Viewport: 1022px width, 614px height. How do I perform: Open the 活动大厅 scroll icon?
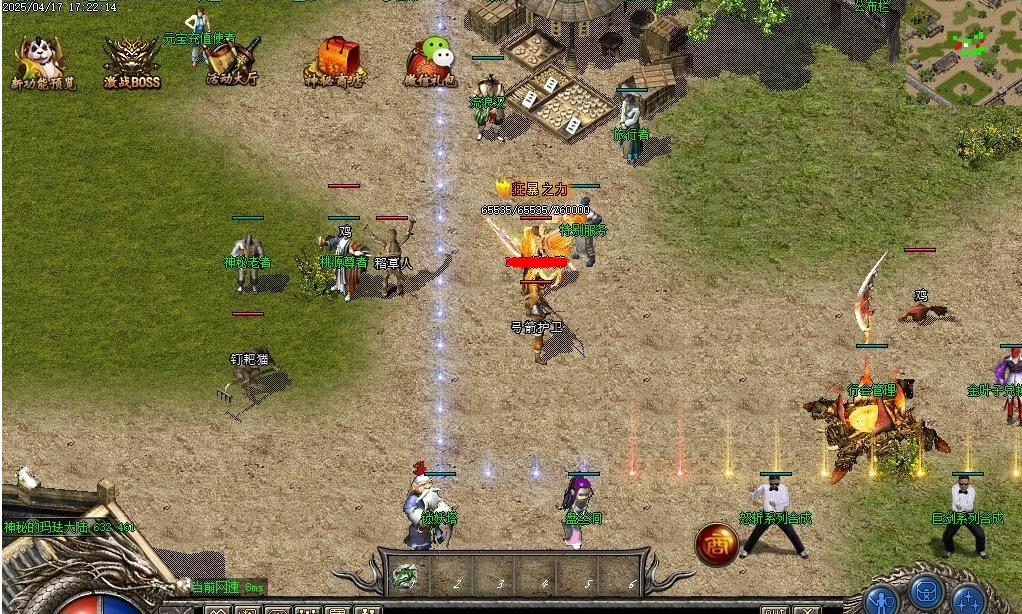click(232, 62)
